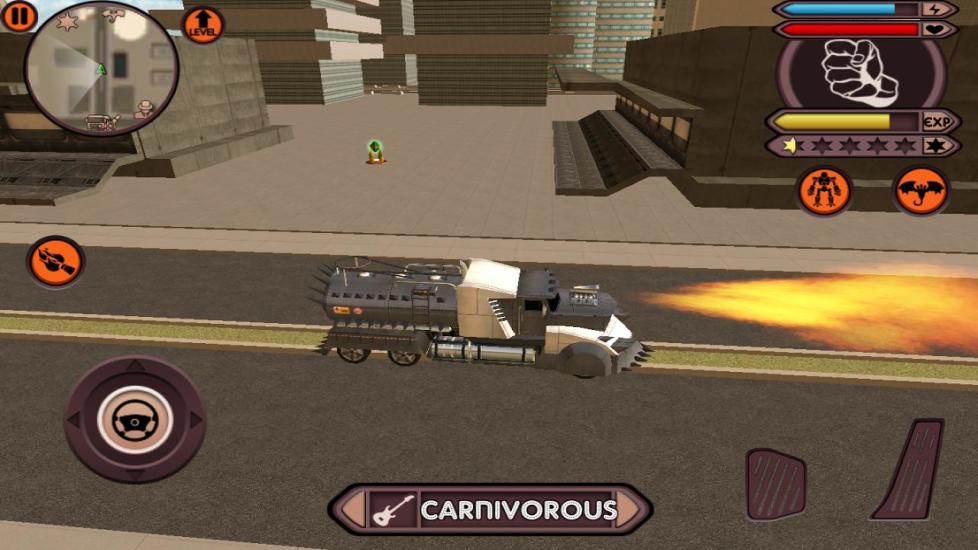Switch to the next music track

633,510
